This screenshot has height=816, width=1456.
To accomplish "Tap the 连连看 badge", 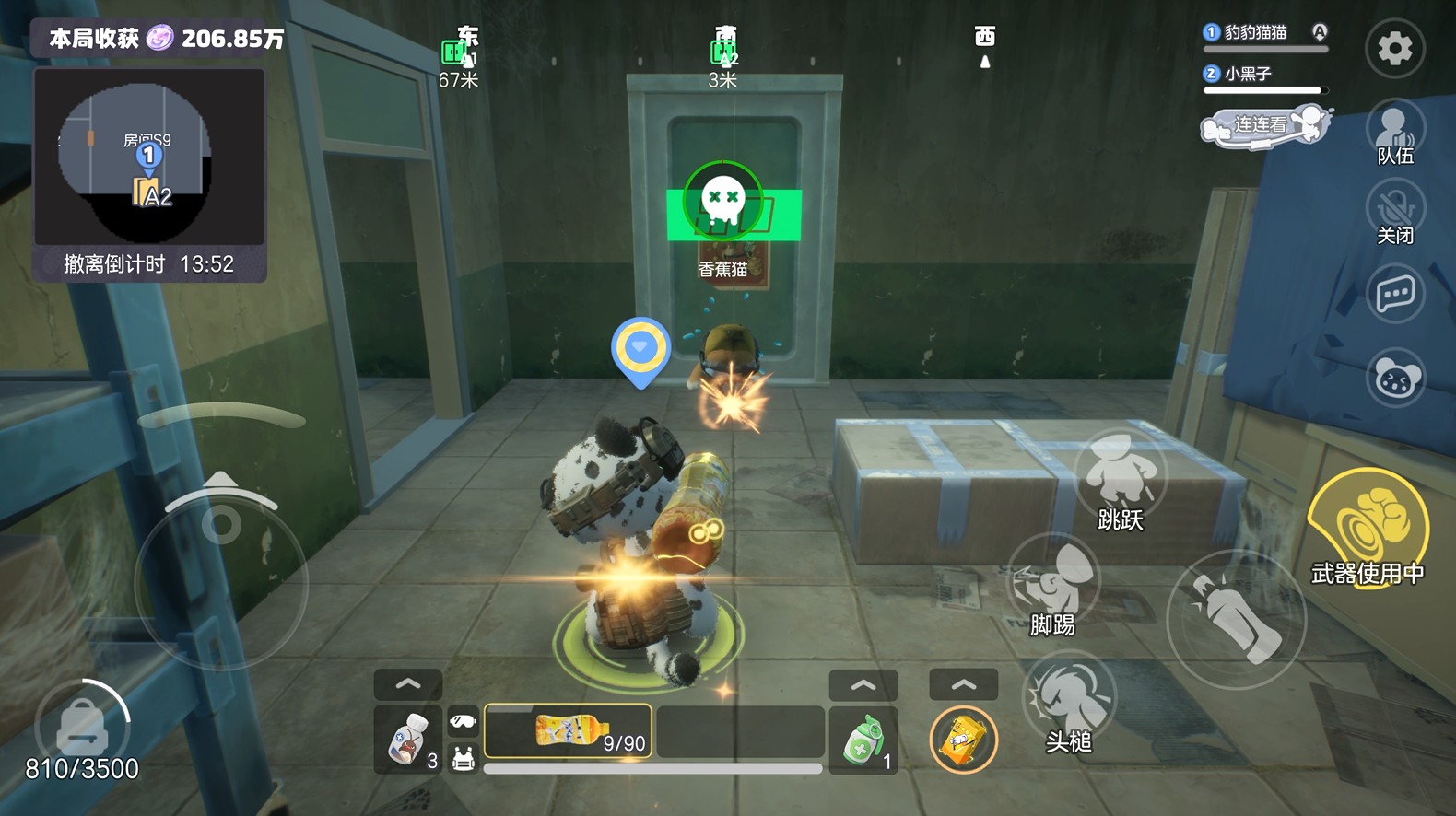I will (x=1264, y=126).
